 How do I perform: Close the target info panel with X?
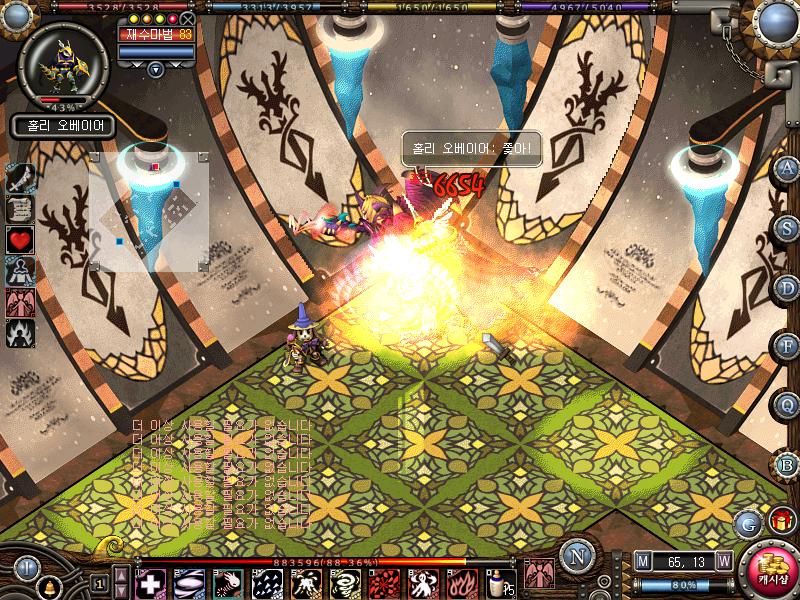188,18
